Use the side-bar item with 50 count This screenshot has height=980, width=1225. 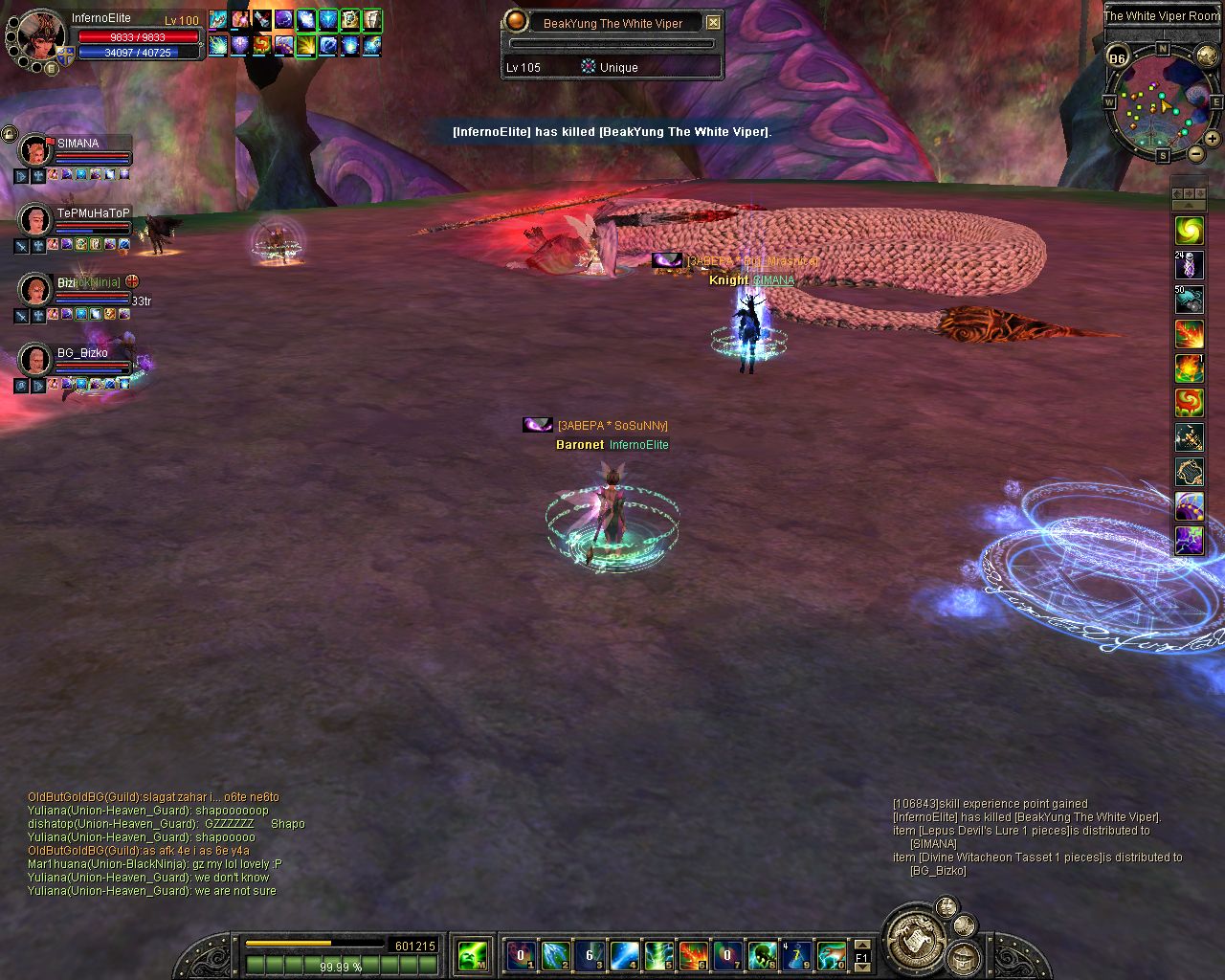click(1189, 300)
